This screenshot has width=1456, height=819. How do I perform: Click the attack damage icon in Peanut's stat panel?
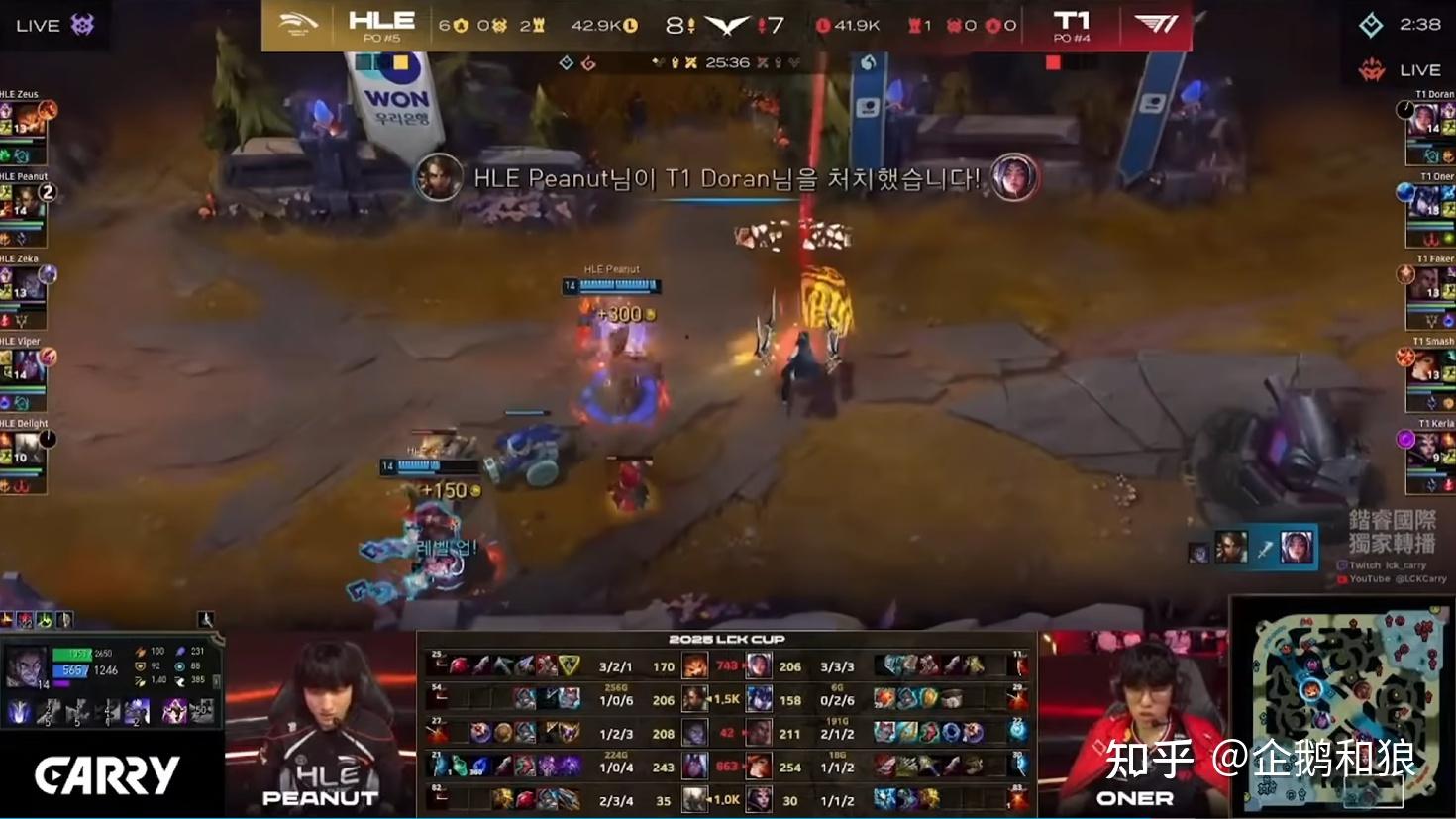coord(141,651)
